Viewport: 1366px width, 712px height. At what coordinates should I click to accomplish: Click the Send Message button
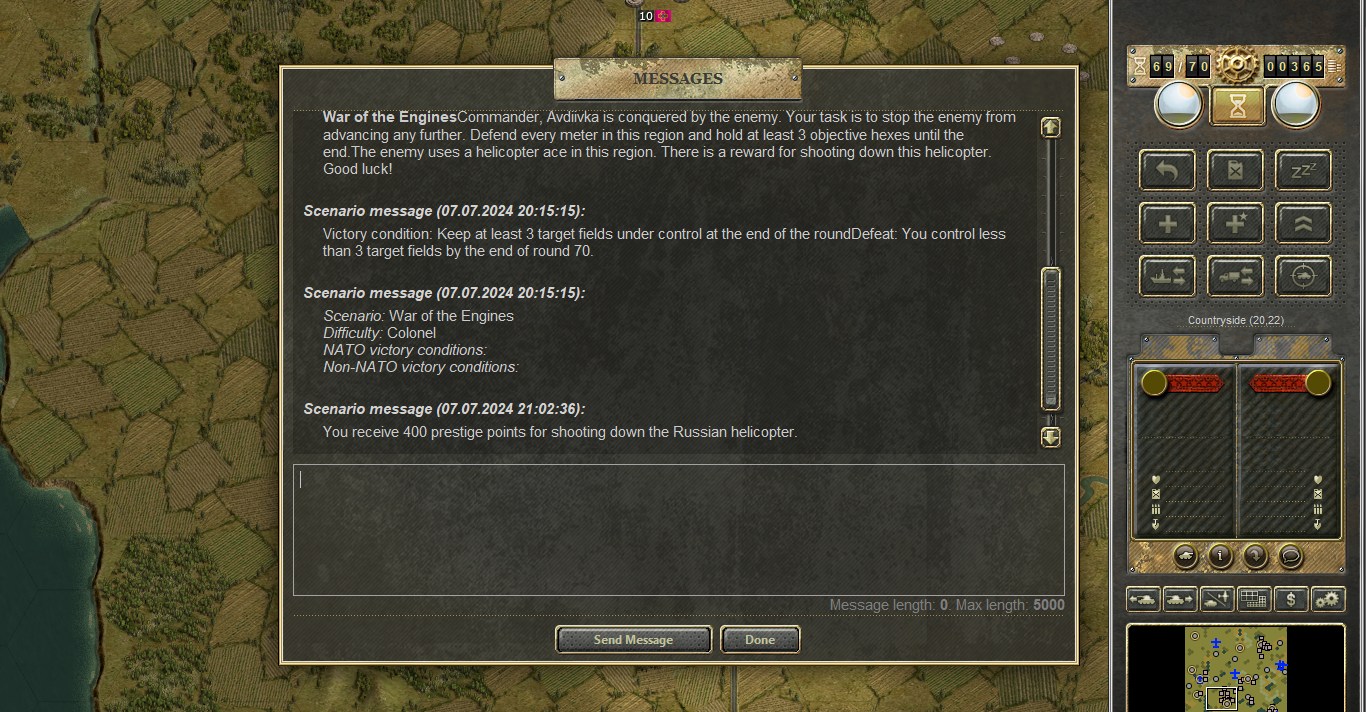[633, 640]
